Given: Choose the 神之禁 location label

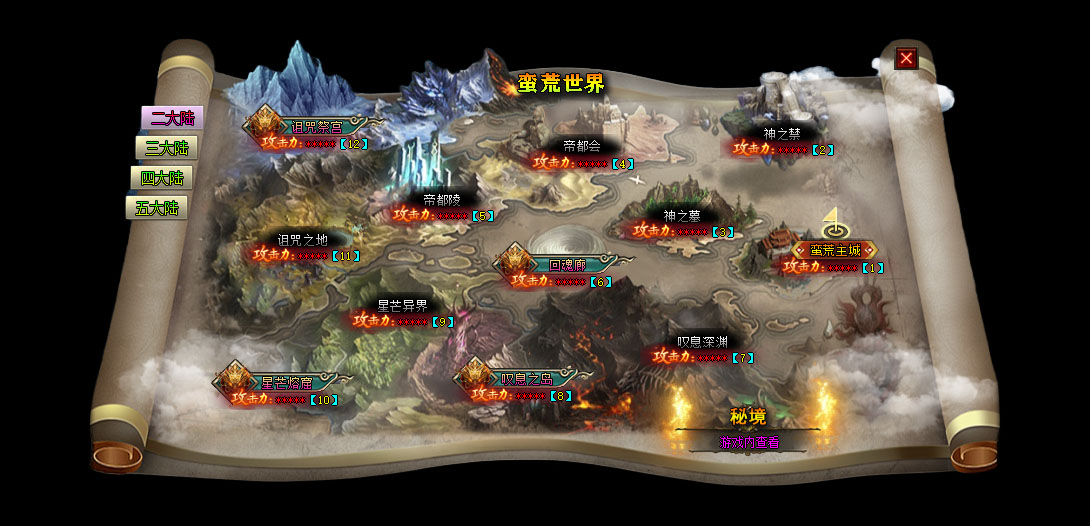Looking at the screenshot, I should pyautogui.click(x=782, y=132).
